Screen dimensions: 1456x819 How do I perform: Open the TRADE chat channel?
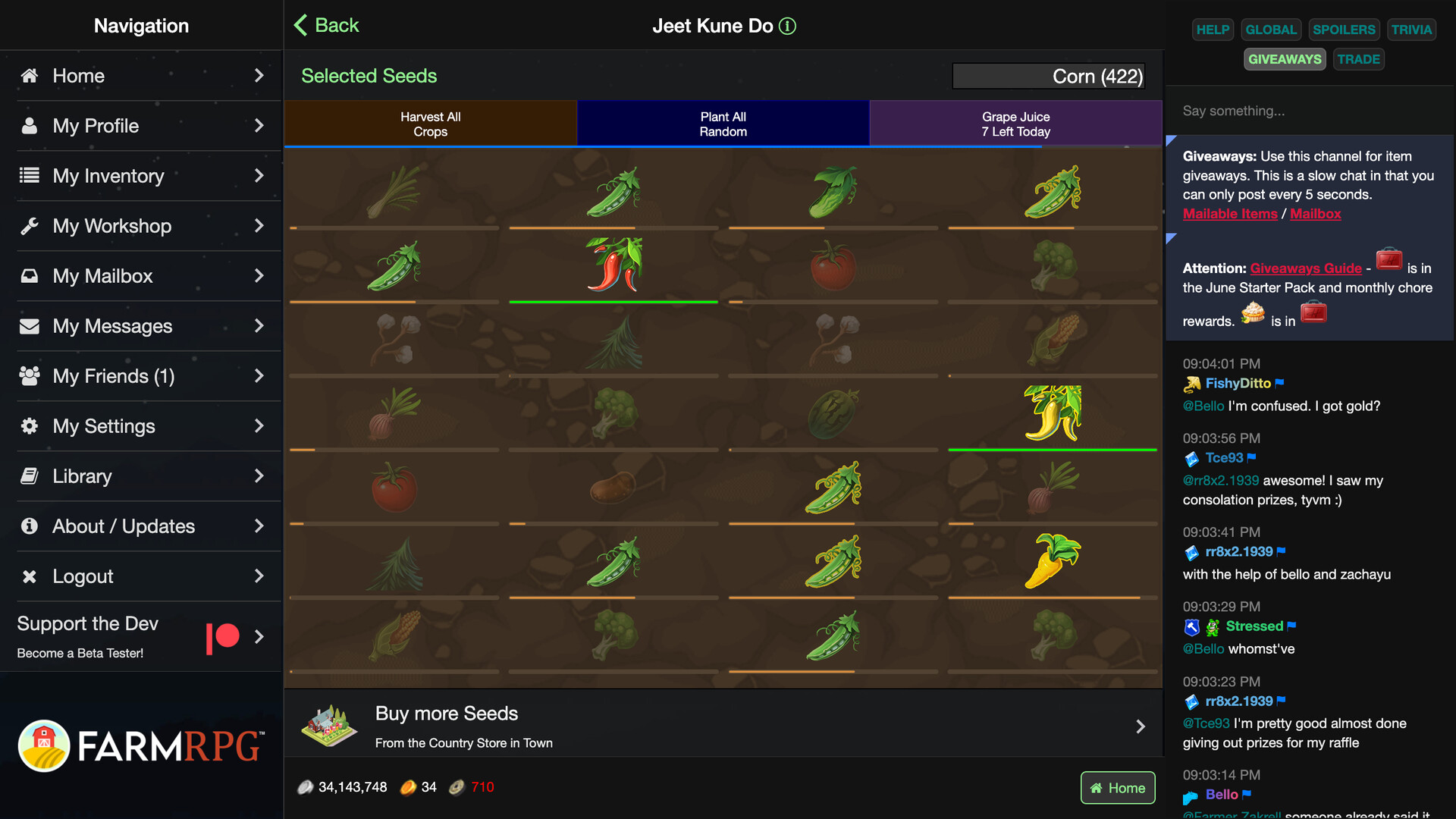[x=1359, y=58]
